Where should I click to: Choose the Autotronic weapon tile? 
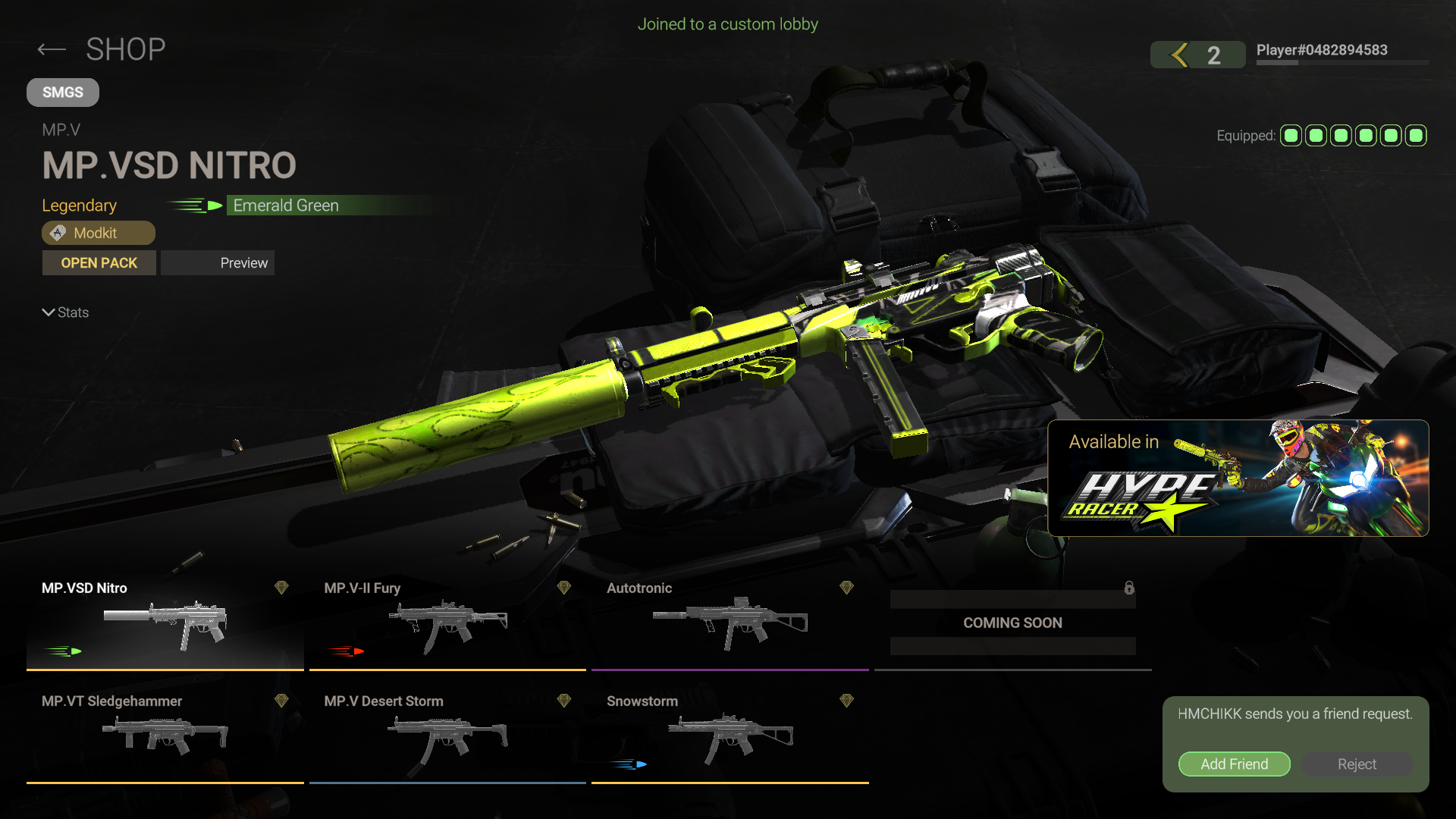click(730, 623)
